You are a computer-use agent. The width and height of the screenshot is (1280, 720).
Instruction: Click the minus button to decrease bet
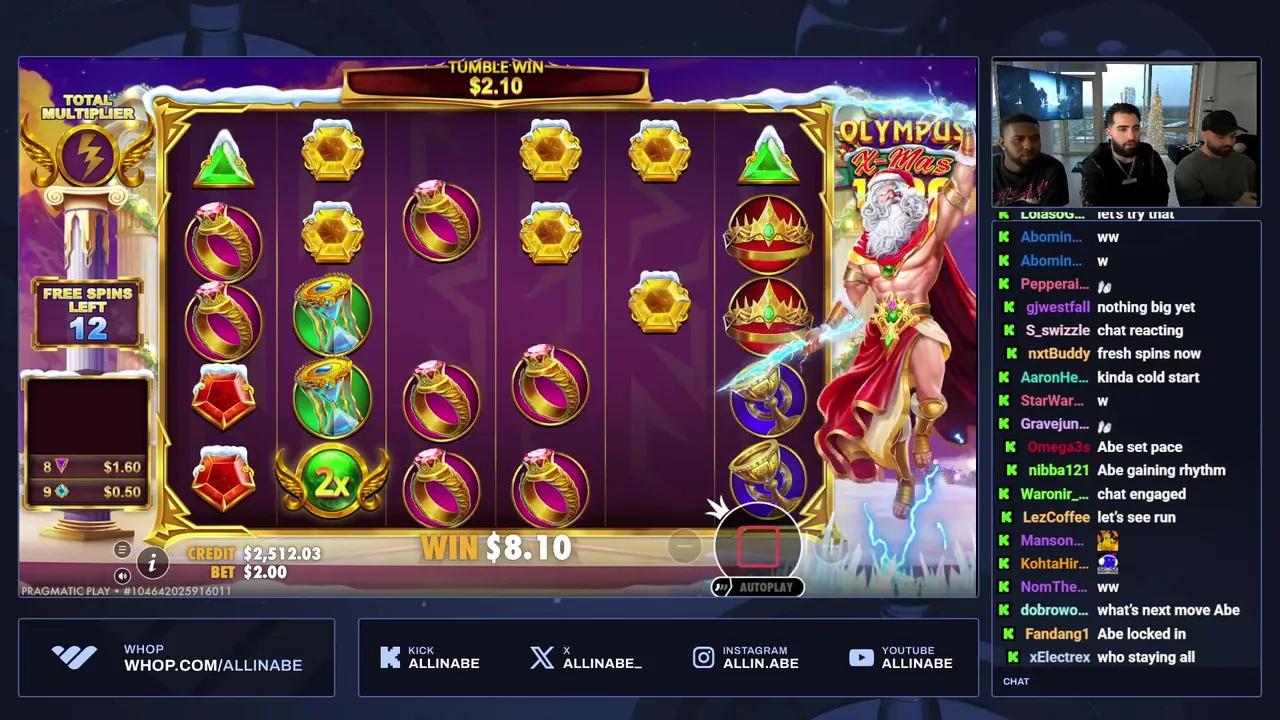click(x=684, y=545)
